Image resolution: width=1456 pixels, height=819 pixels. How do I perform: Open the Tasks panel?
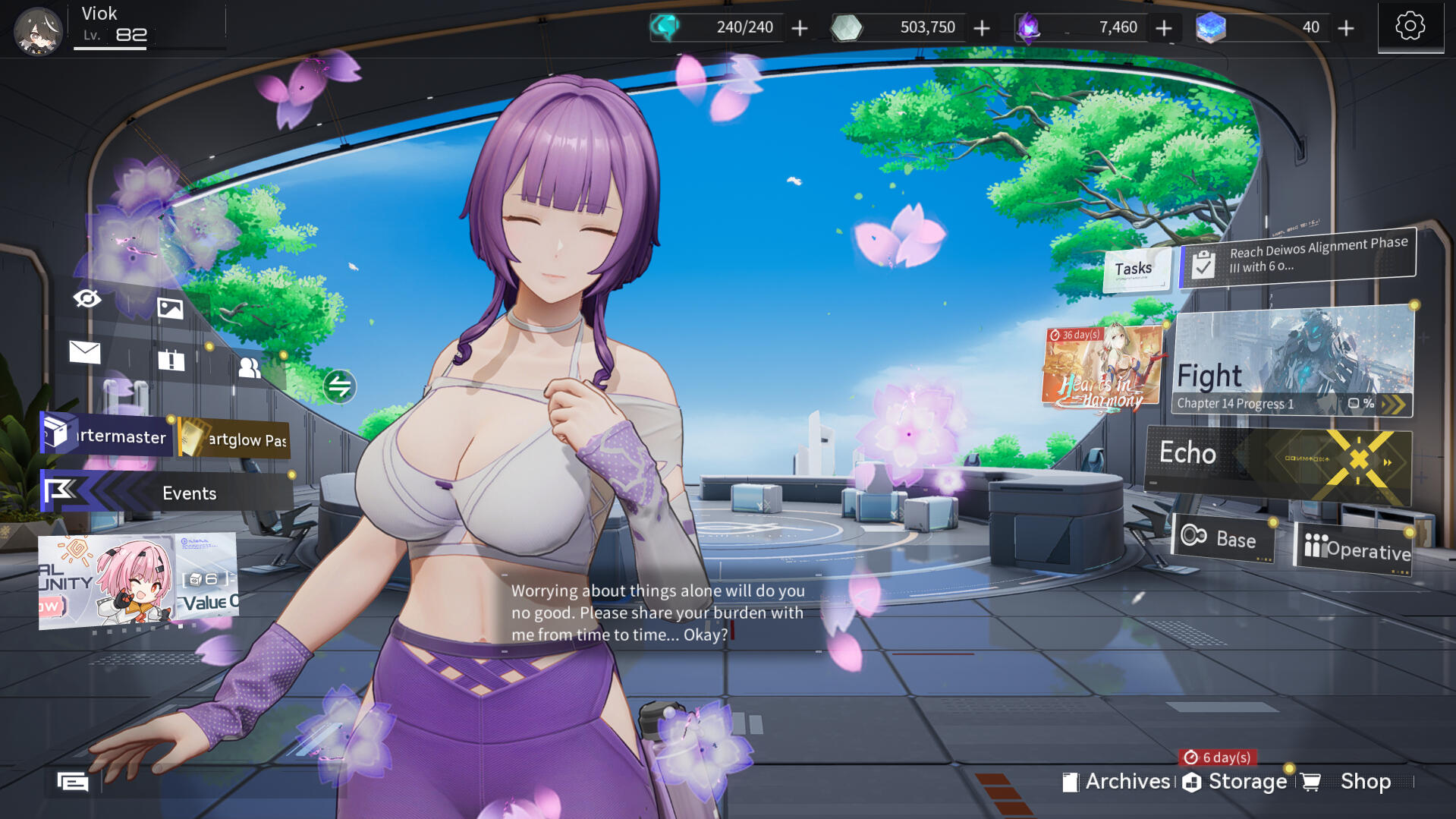pos(1134,269)
